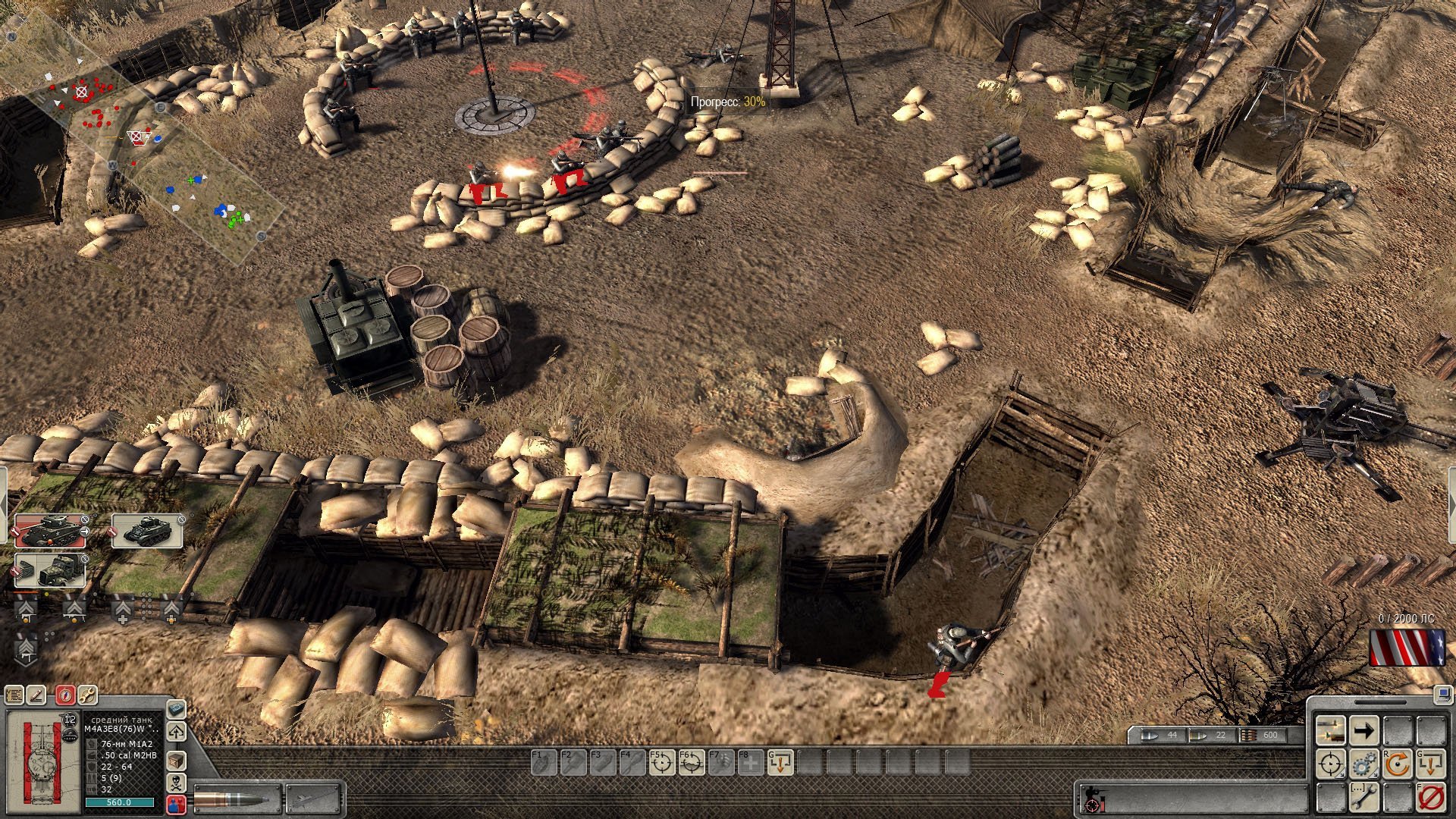Screen dimensions: 1456x819
Task: Click the black arrow move command
Action: (1363, 731)
